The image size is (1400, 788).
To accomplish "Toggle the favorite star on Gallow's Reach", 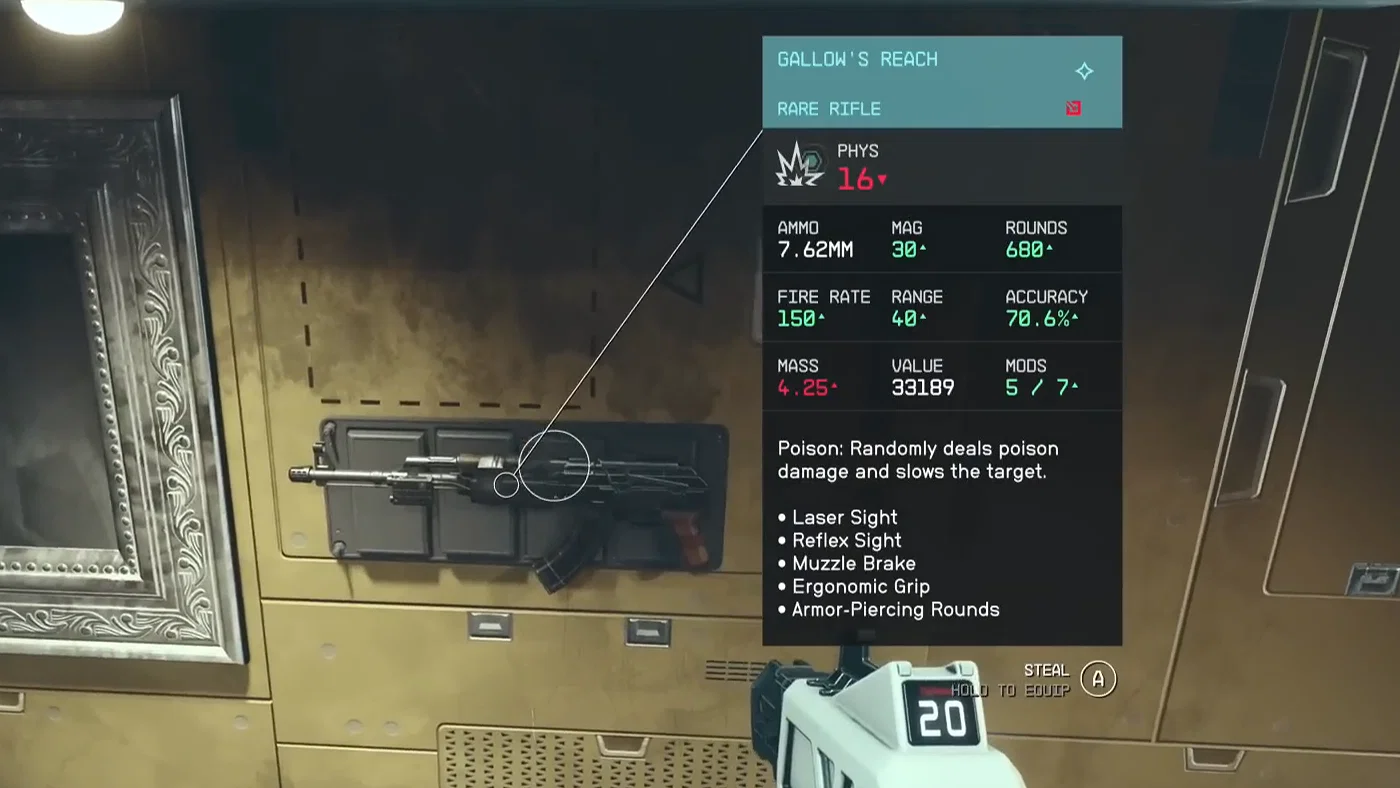I will (1084, 71).
